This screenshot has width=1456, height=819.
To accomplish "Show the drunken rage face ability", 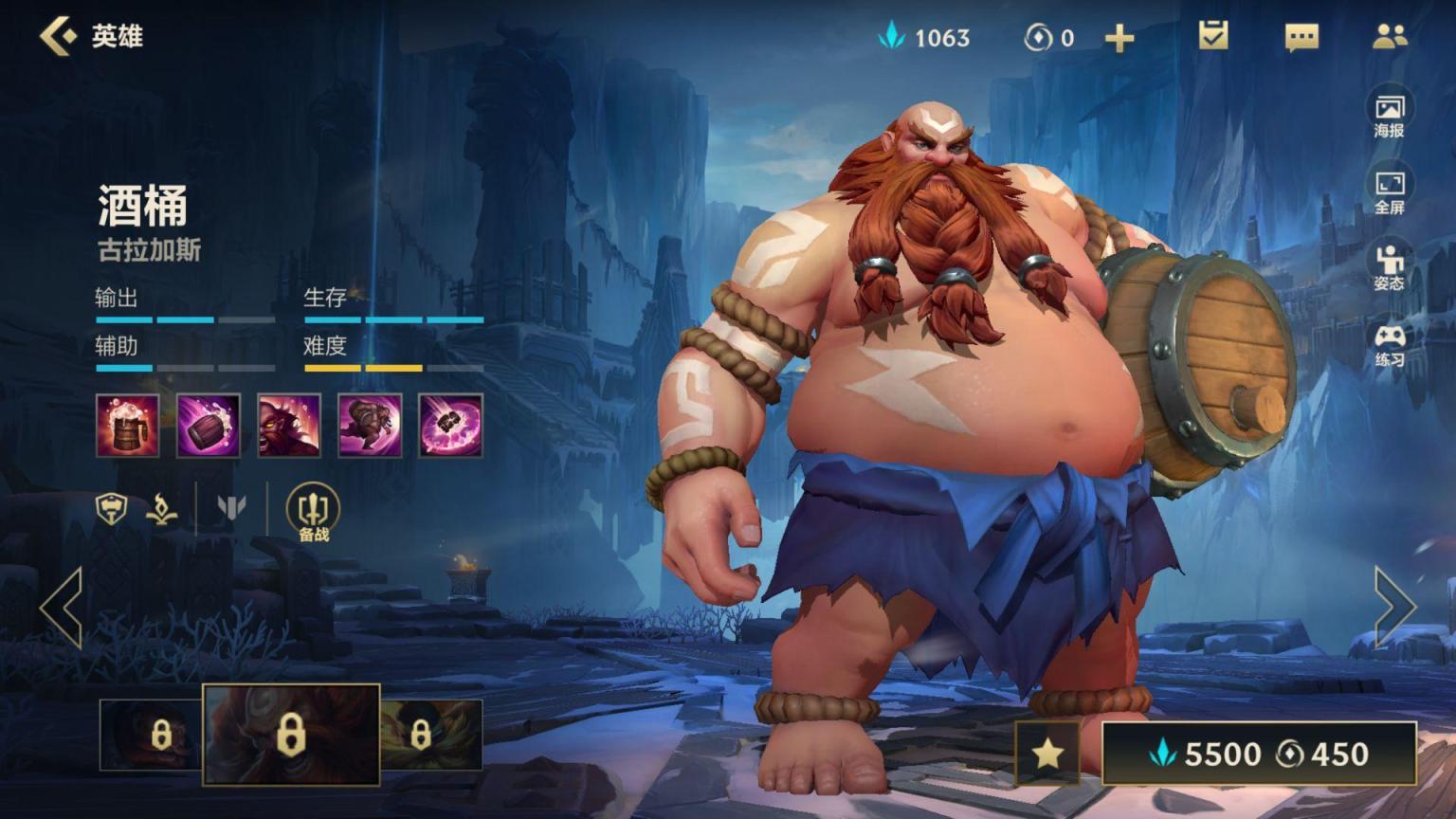I will pyautogui.click(x=289, y=426).
